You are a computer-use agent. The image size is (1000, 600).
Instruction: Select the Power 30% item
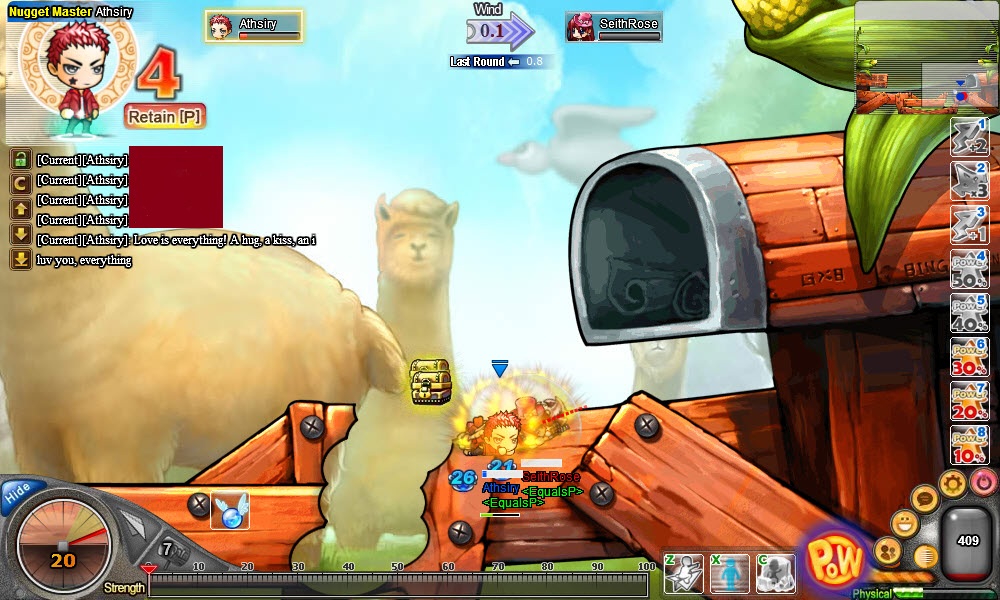pyautogui.click(x=969, y=357)
